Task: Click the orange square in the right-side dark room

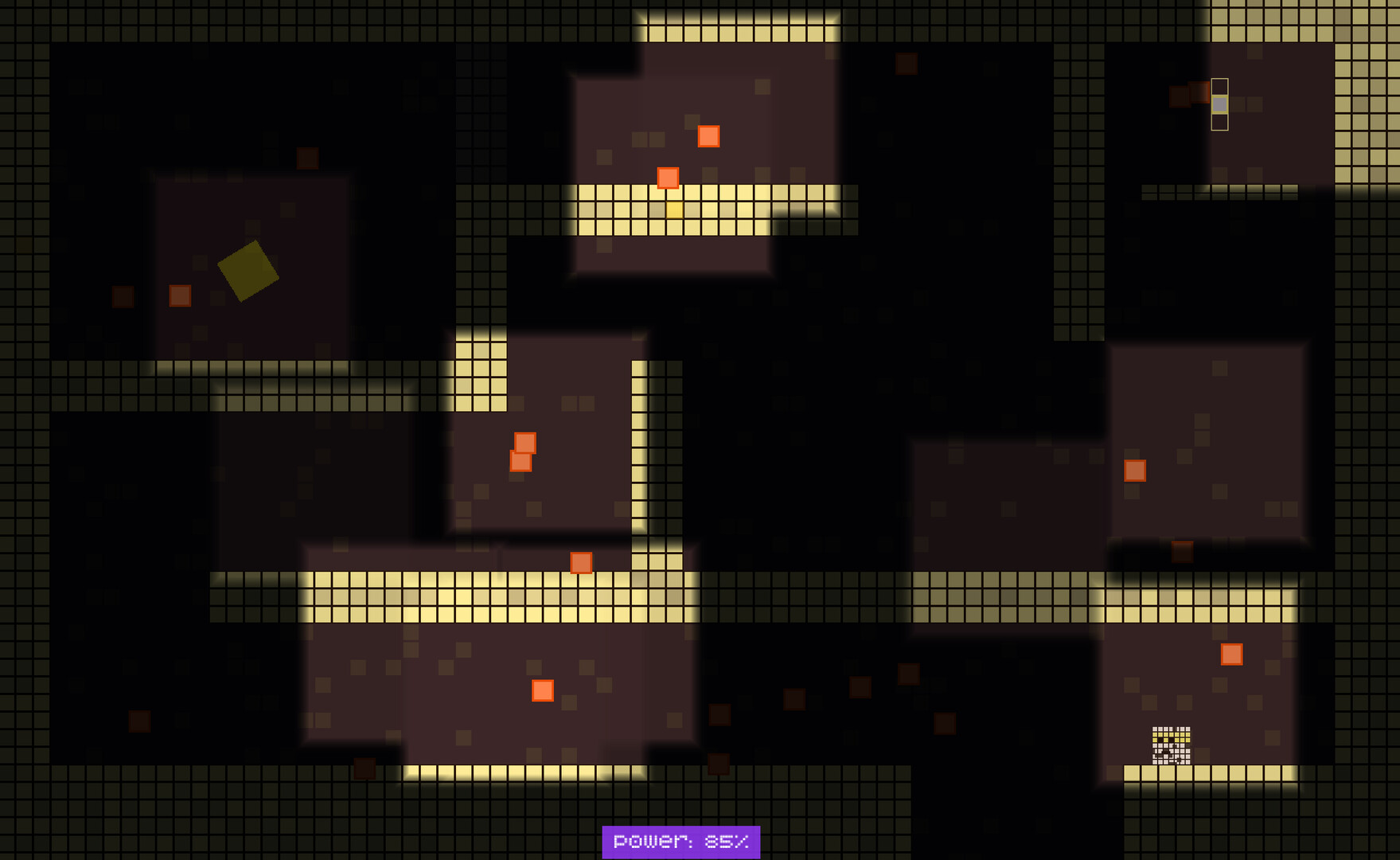Action: click(x=1133, y=472)
